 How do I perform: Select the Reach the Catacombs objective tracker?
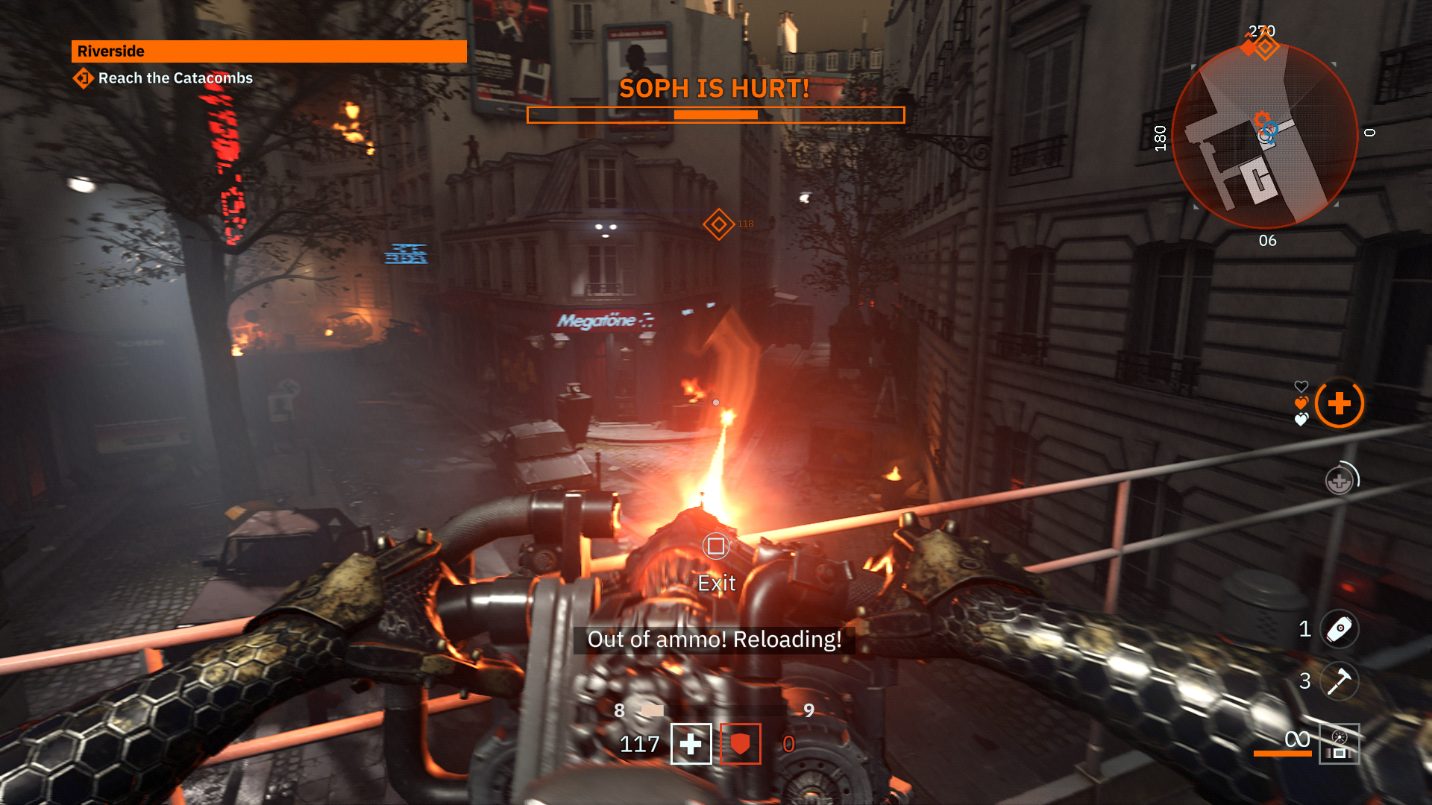(165, 78)
